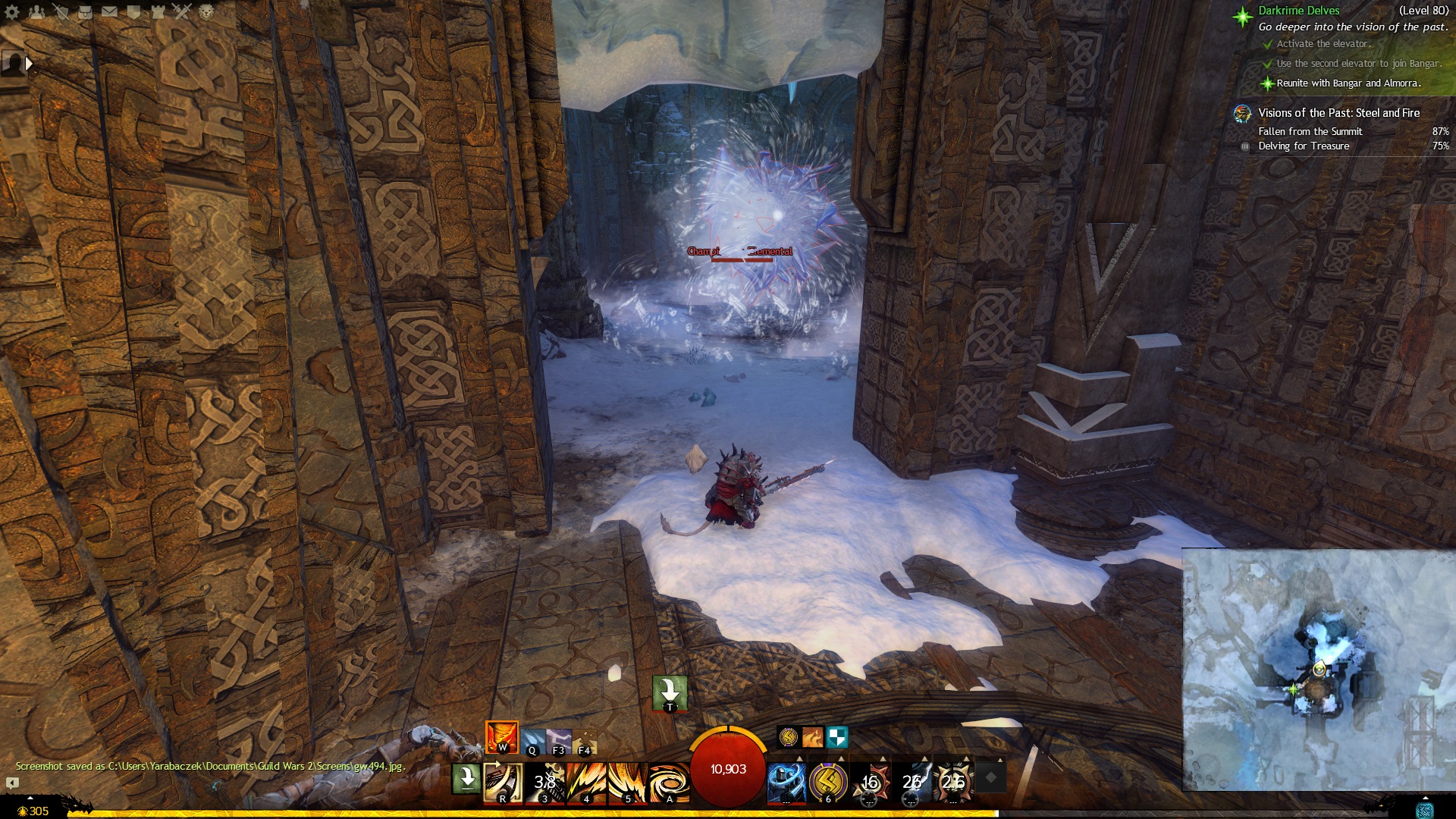This screenshot has width=1456, height=819.
Task: Activate the swirling fire vortex skill
Action: coord(669,782)
